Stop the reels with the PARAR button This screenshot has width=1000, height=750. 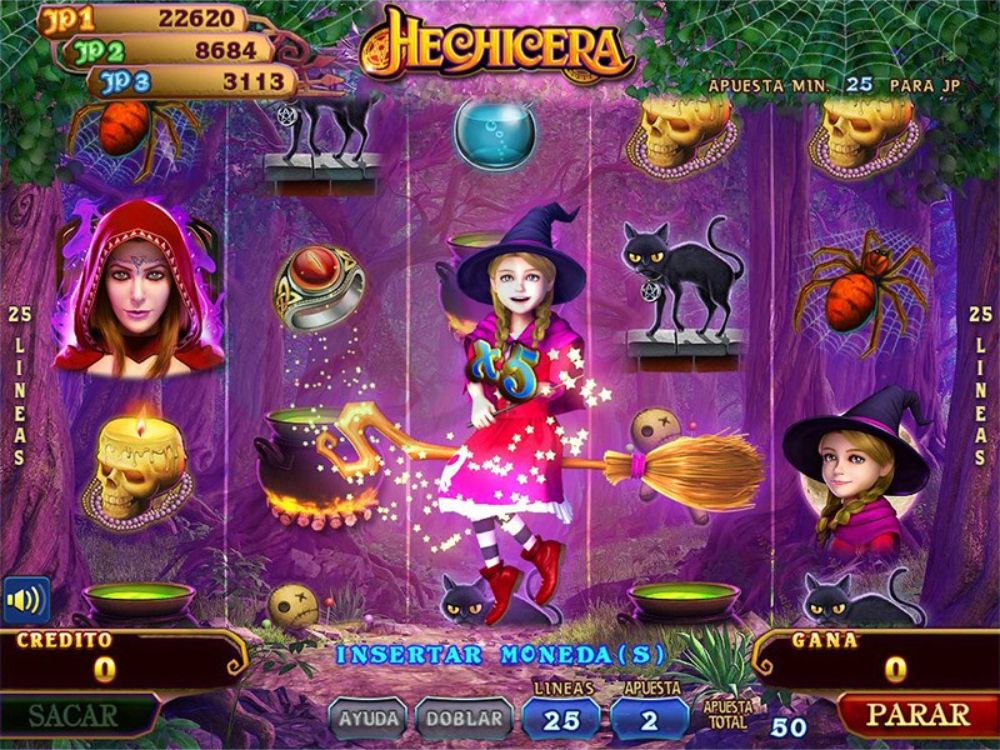(x=917, y=715)
